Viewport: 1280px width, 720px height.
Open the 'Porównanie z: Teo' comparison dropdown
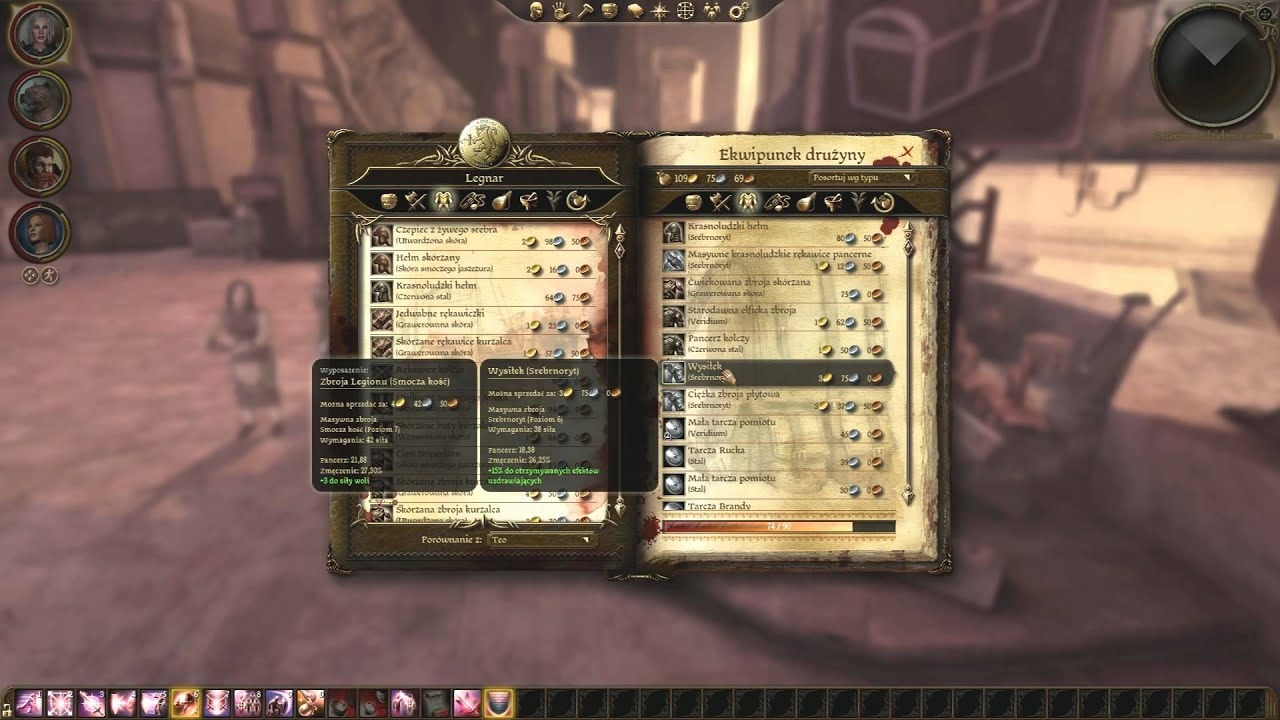[541, 540]
